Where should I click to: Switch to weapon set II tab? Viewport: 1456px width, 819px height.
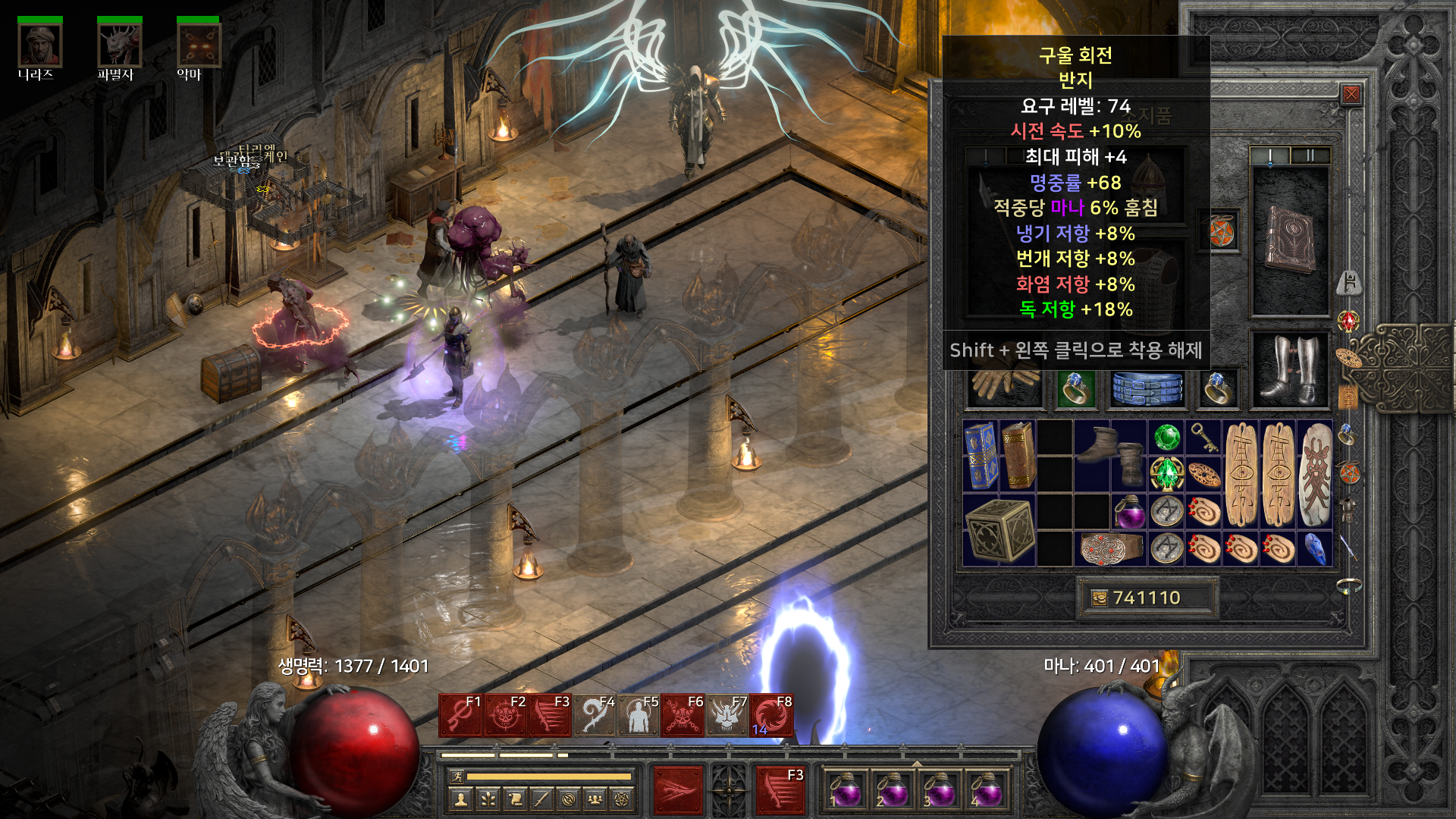pyautogui.click(x=1310, y=156)
